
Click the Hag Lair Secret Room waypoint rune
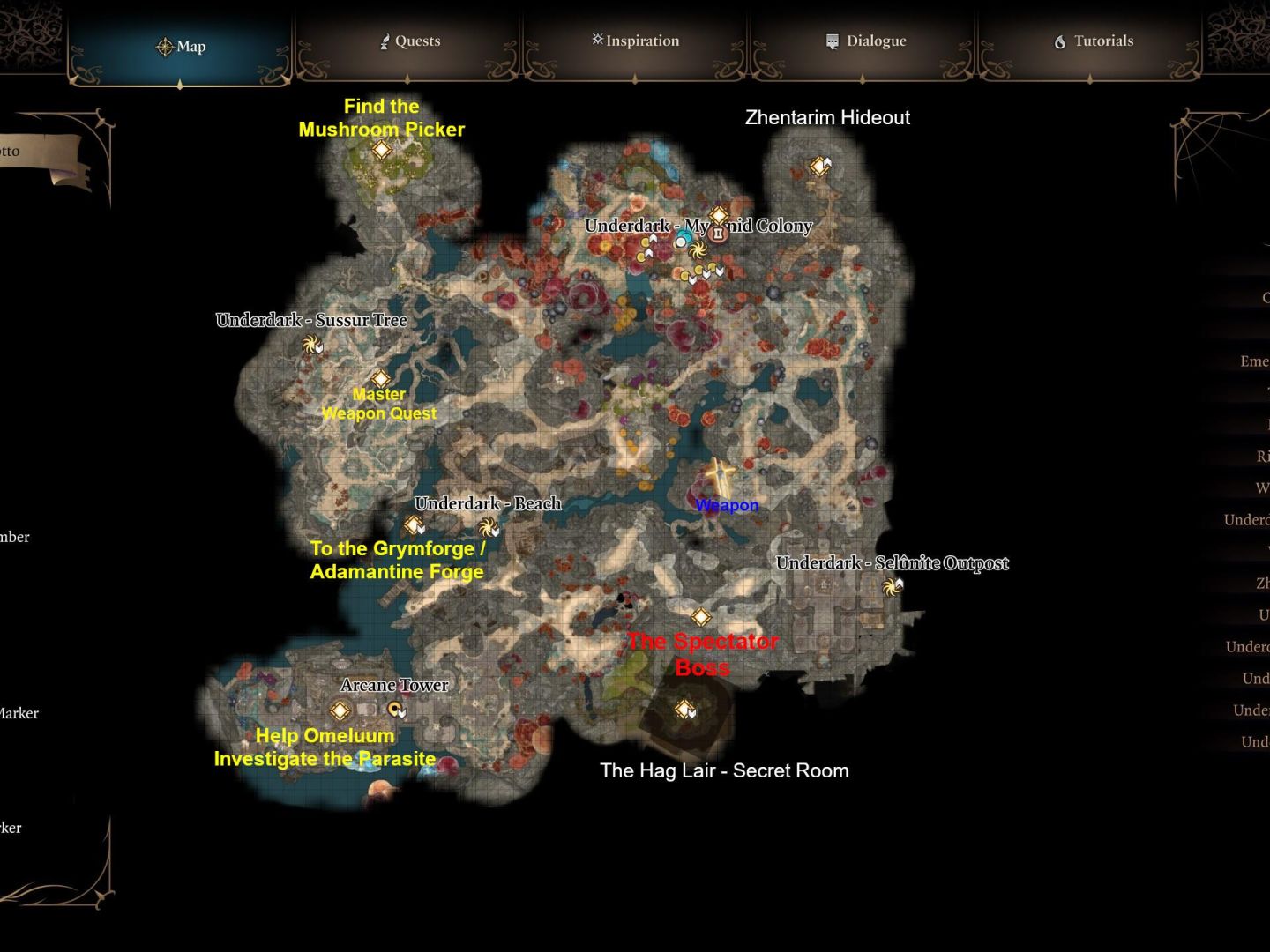click(684, 708)
